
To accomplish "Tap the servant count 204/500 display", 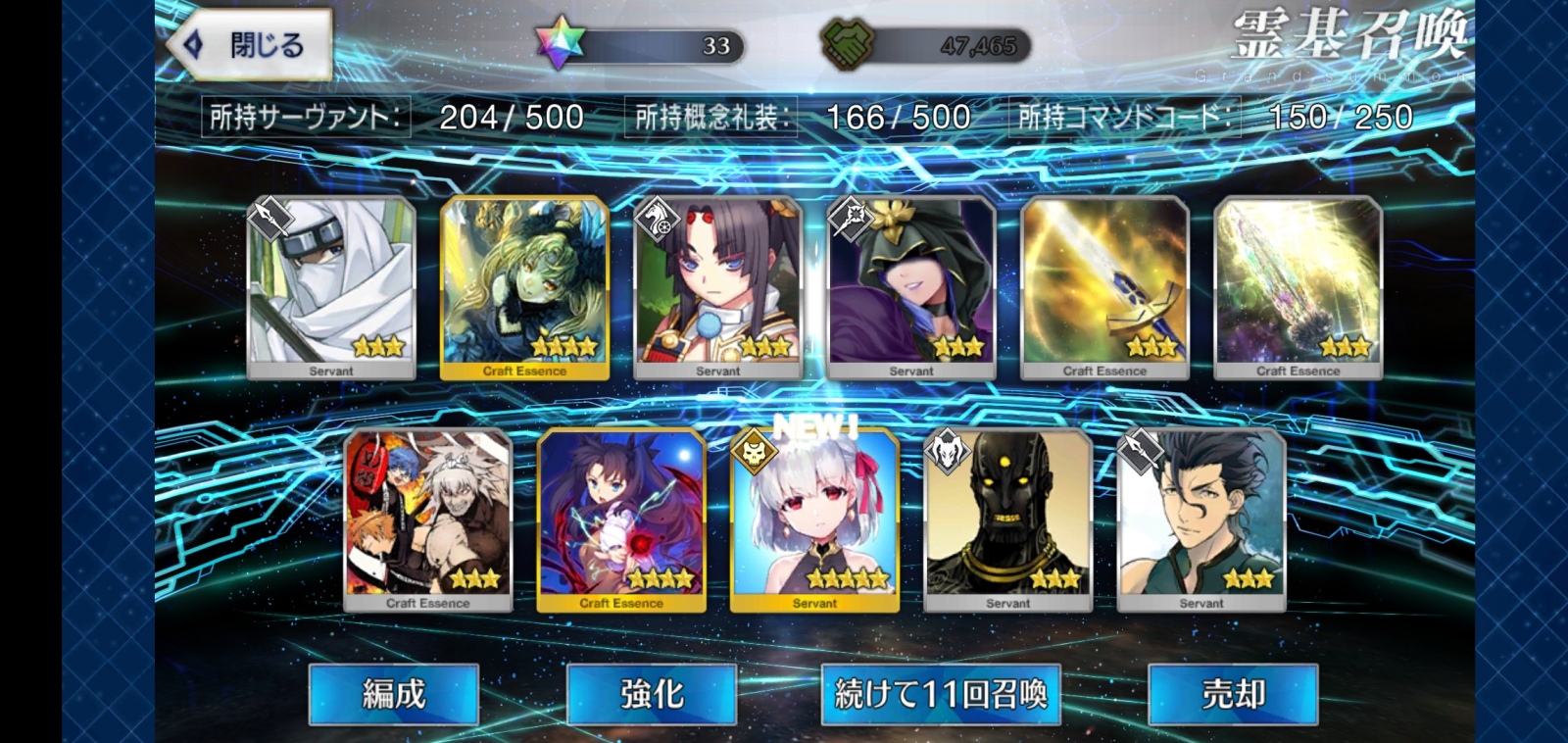I will point(510,116).
